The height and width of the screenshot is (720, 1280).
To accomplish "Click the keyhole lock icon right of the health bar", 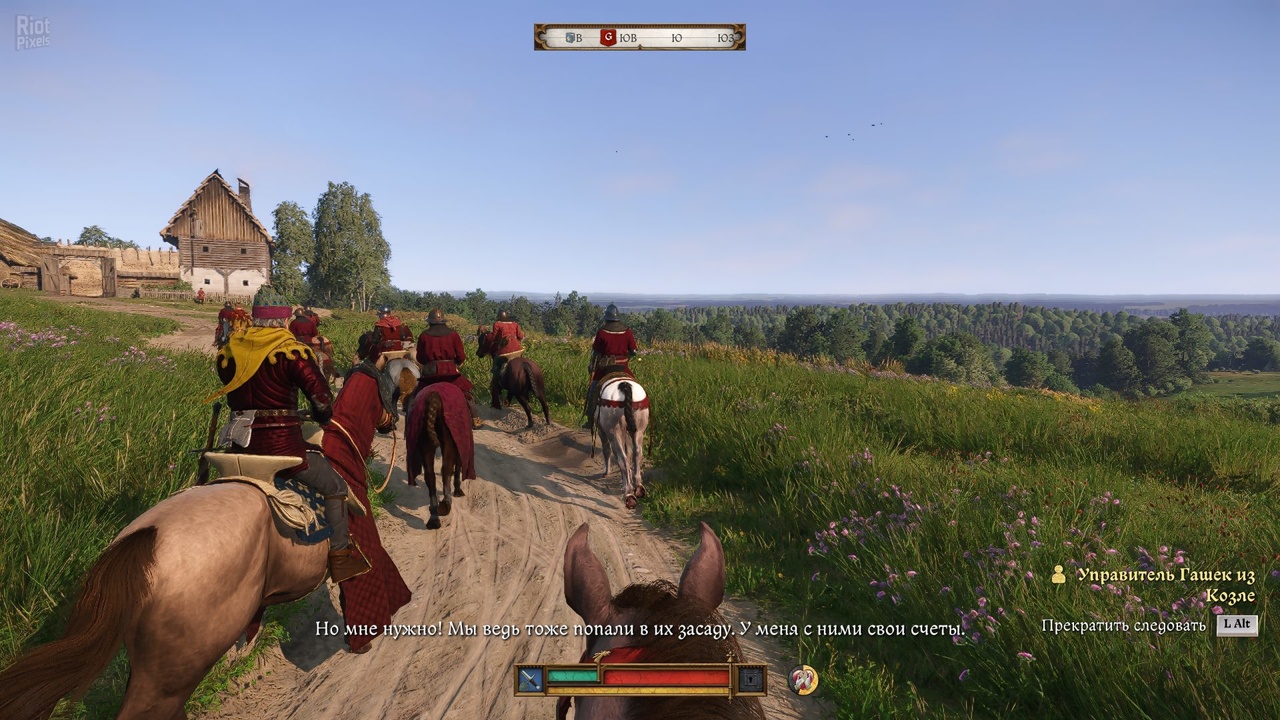I will 750,678.
